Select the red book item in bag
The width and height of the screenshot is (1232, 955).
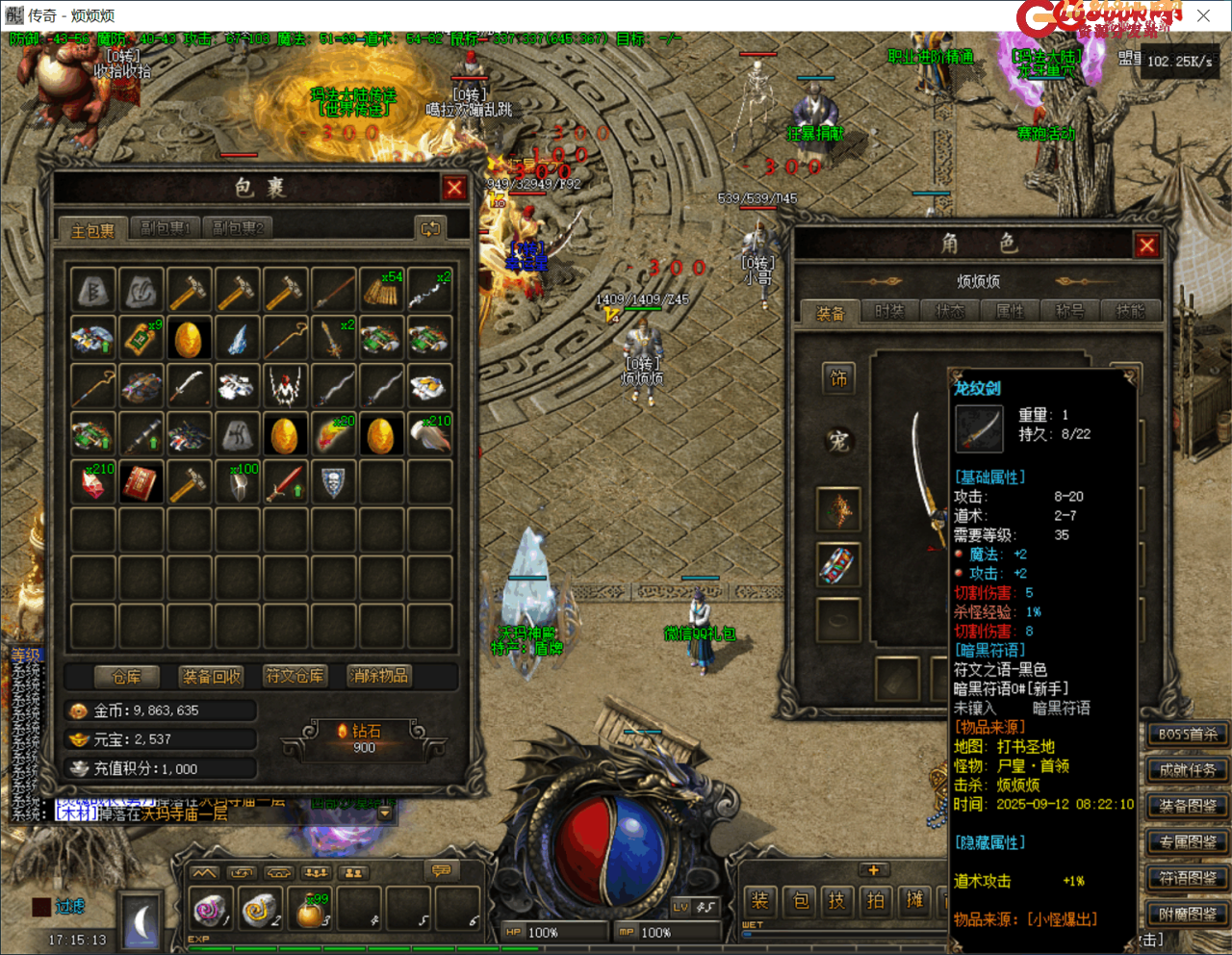coord(141,482)
